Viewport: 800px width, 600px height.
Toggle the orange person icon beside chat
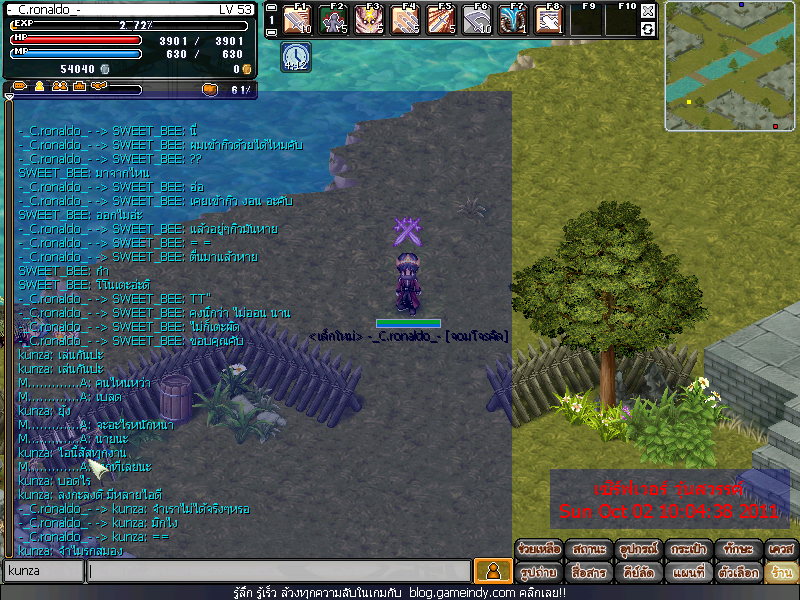[492, 571]
